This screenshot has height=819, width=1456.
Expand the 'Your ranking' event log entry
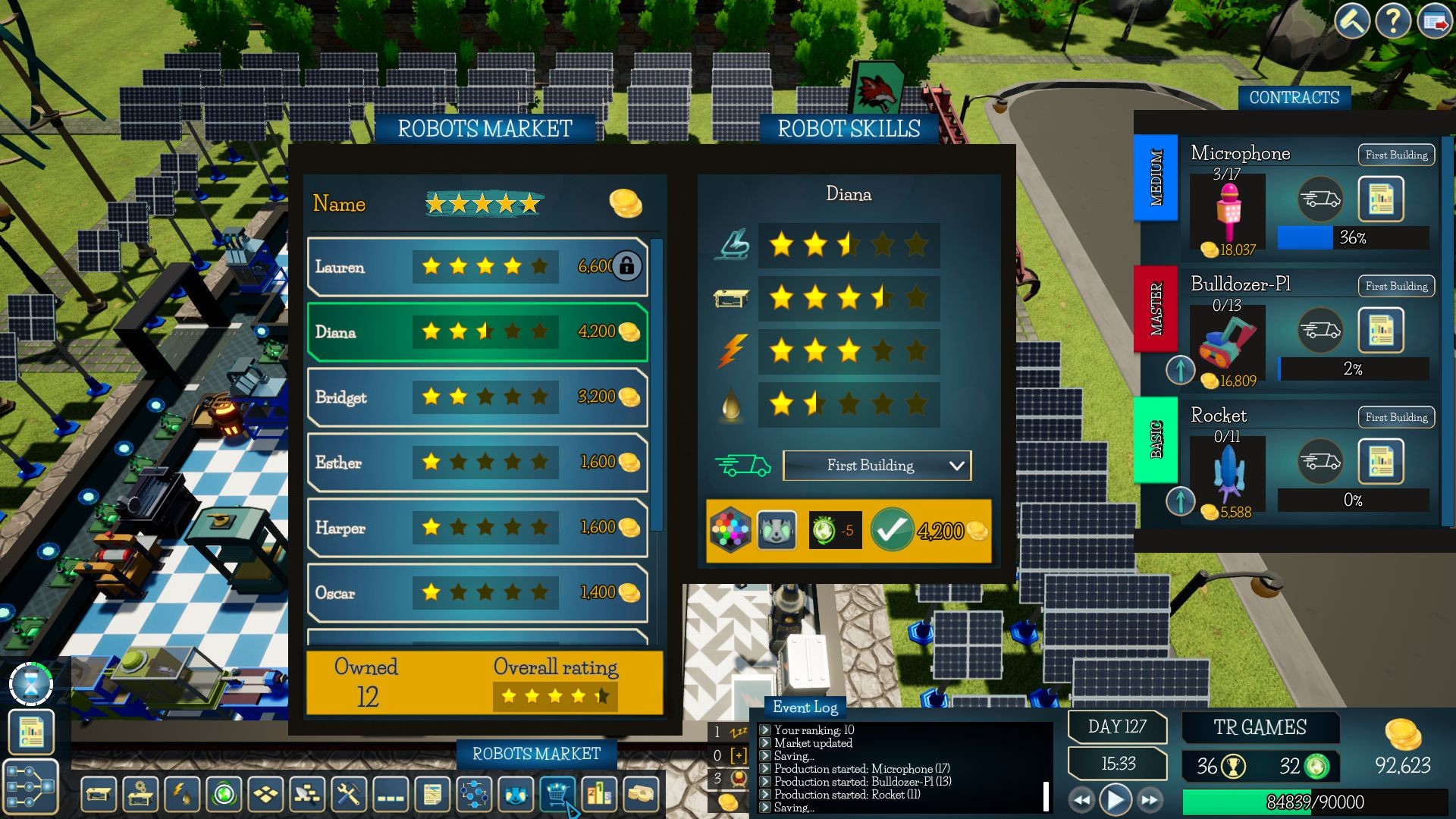pyautogui.click(x=764, y=730)
